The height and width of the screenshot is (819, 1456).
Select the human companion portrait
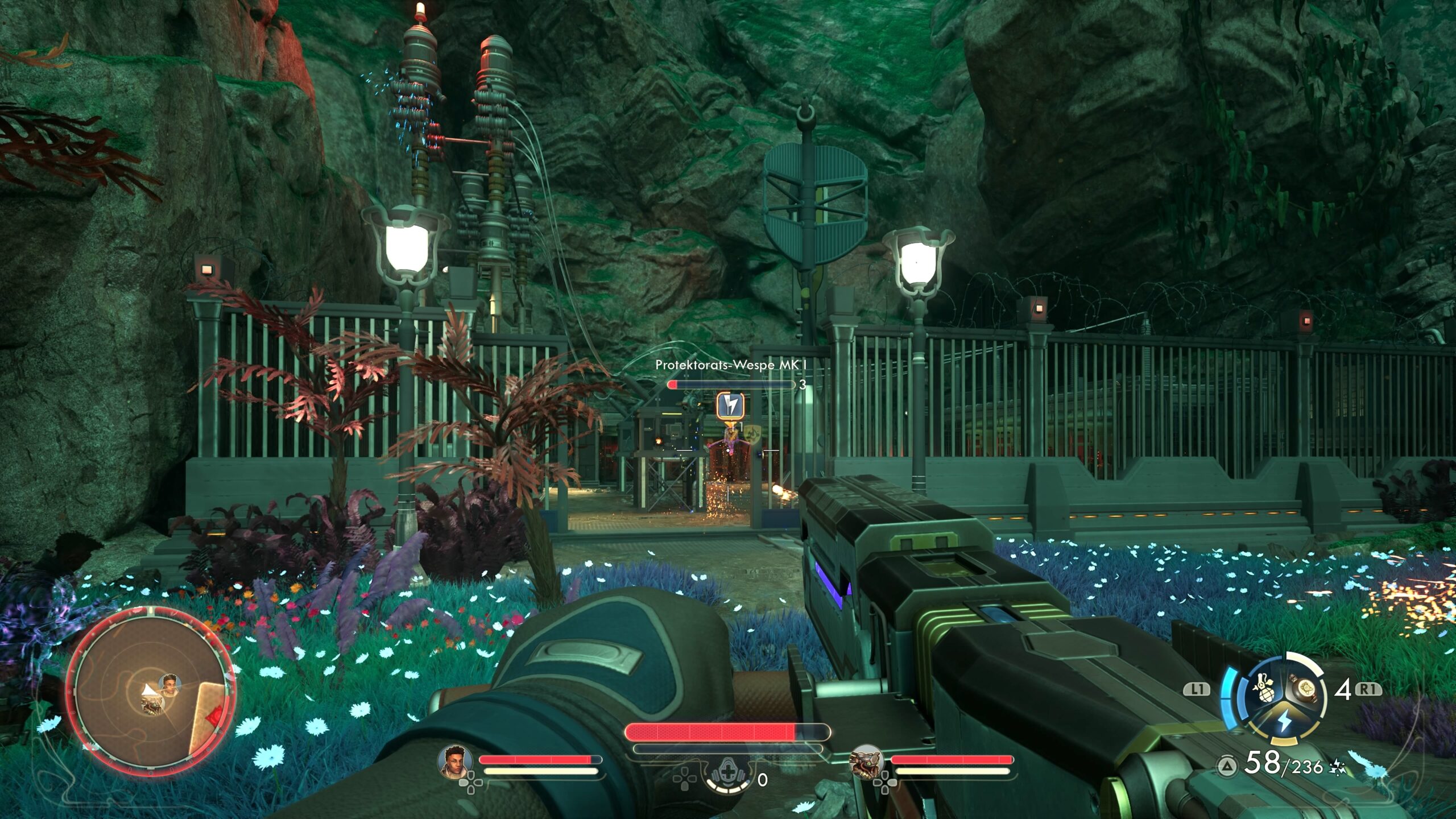(455, 761)
